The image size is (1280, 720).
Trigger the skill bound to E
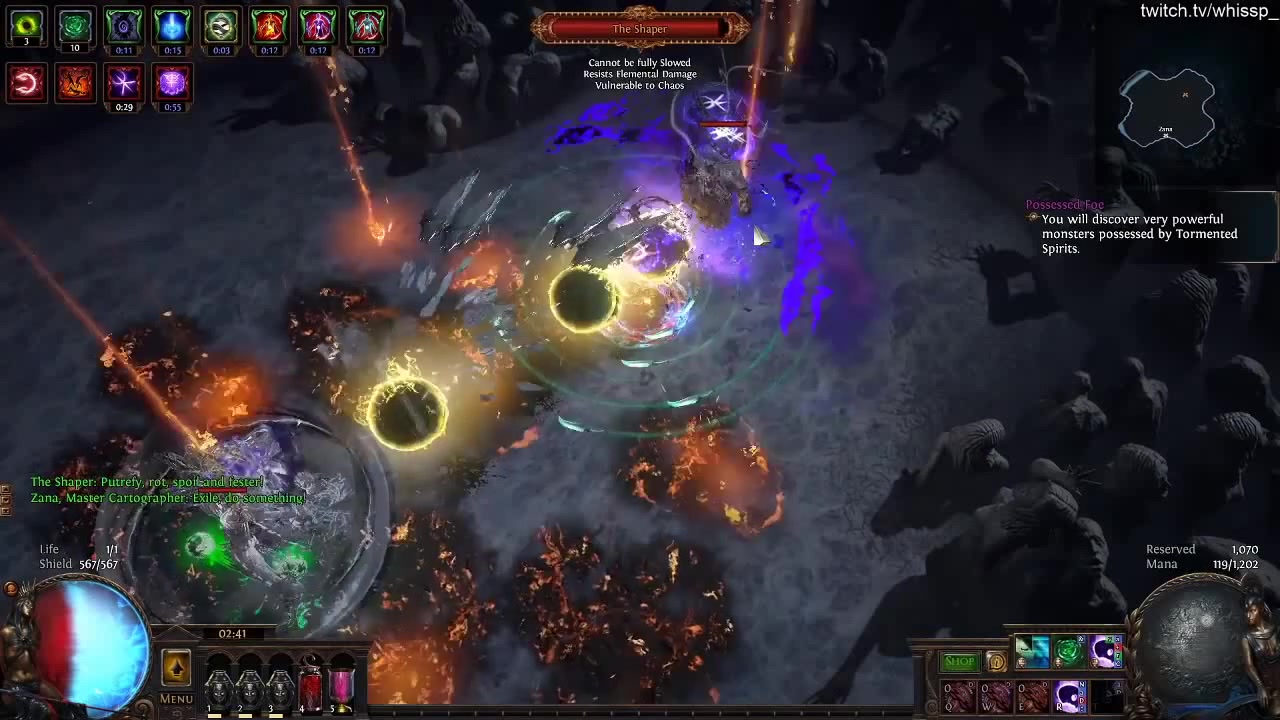tap(1032, 695)
